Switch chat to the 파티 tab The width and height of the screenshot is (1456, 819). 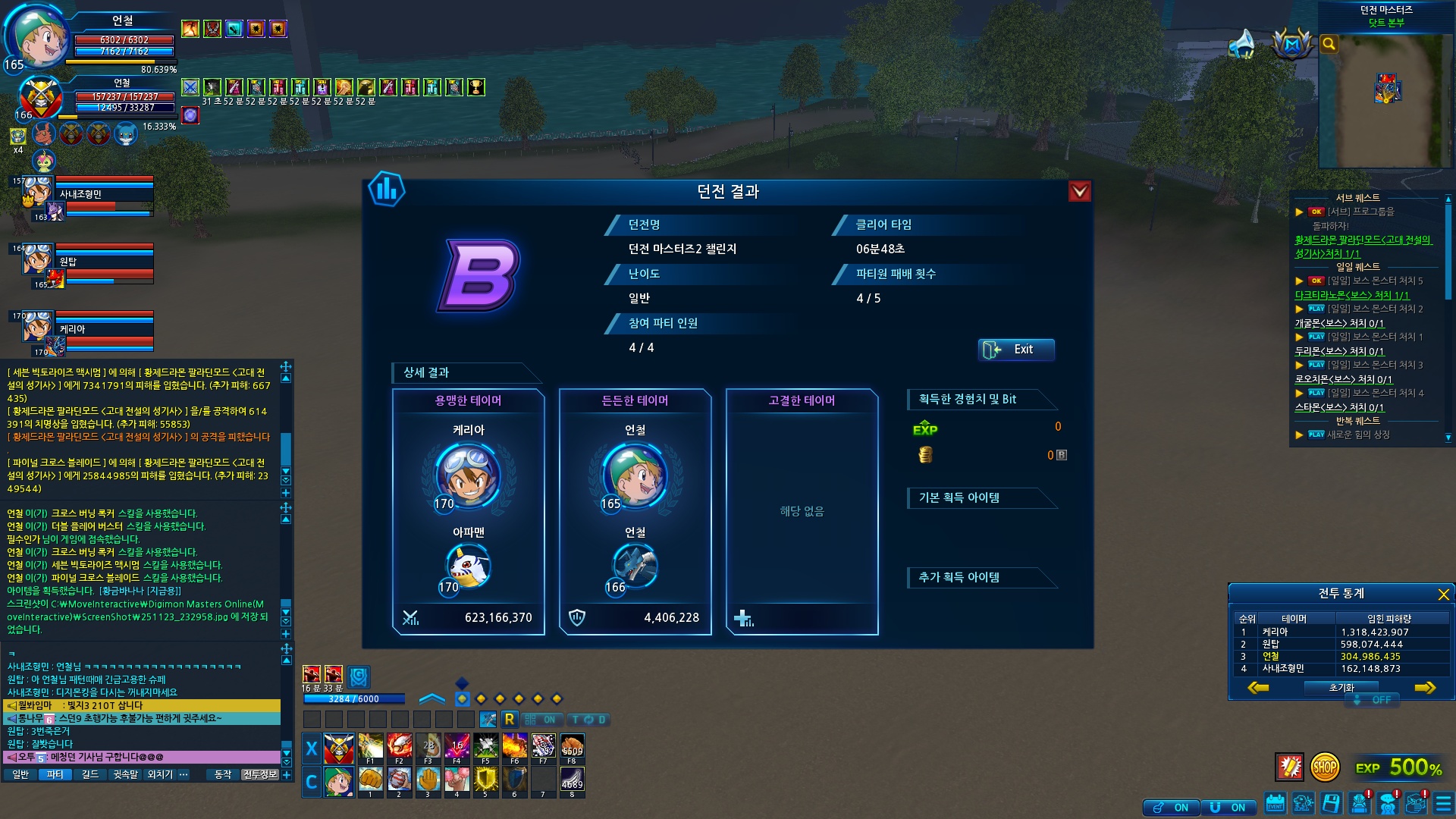tap(55, 774)
